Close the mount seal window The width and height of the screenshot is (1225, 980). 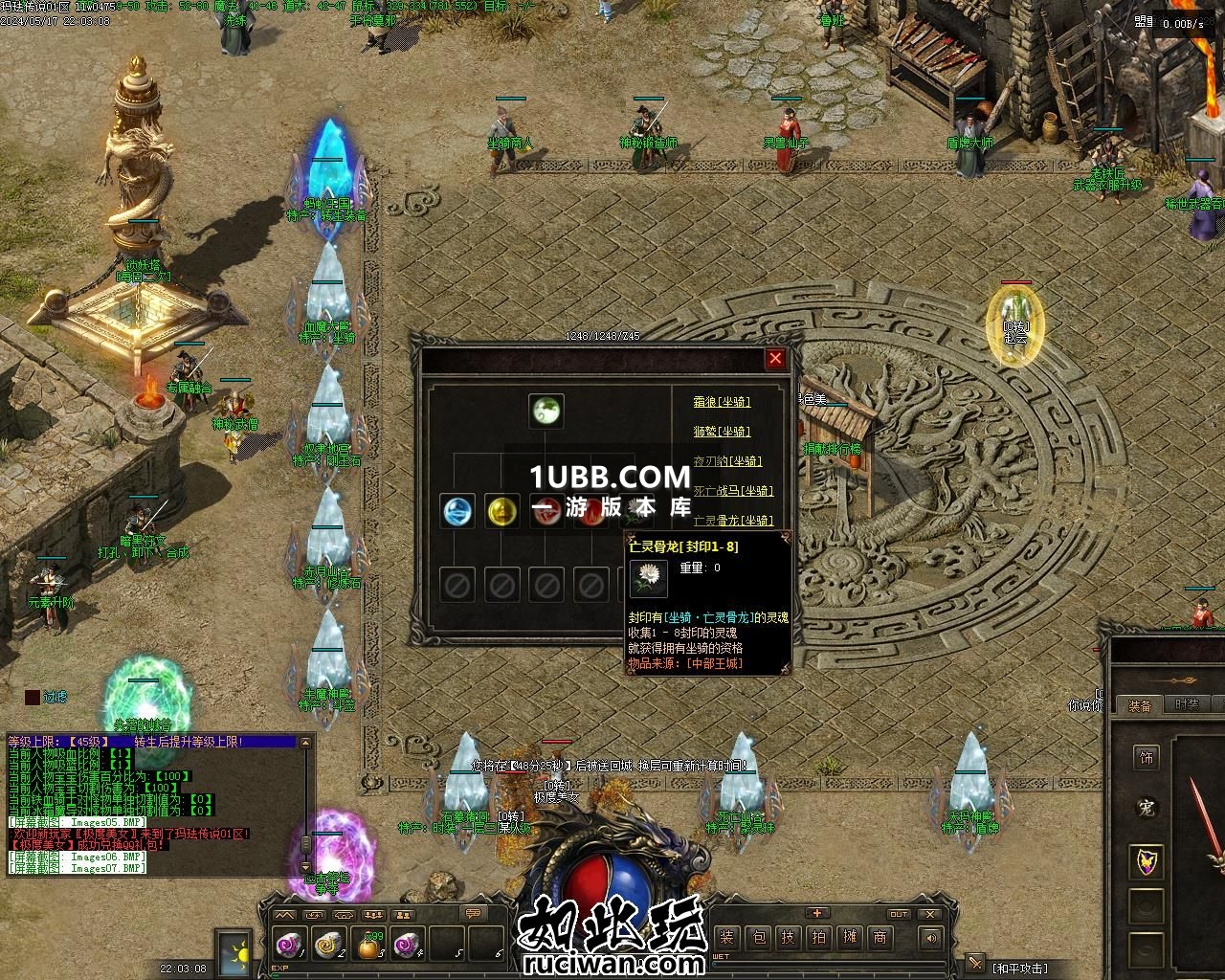coord(775,358)
